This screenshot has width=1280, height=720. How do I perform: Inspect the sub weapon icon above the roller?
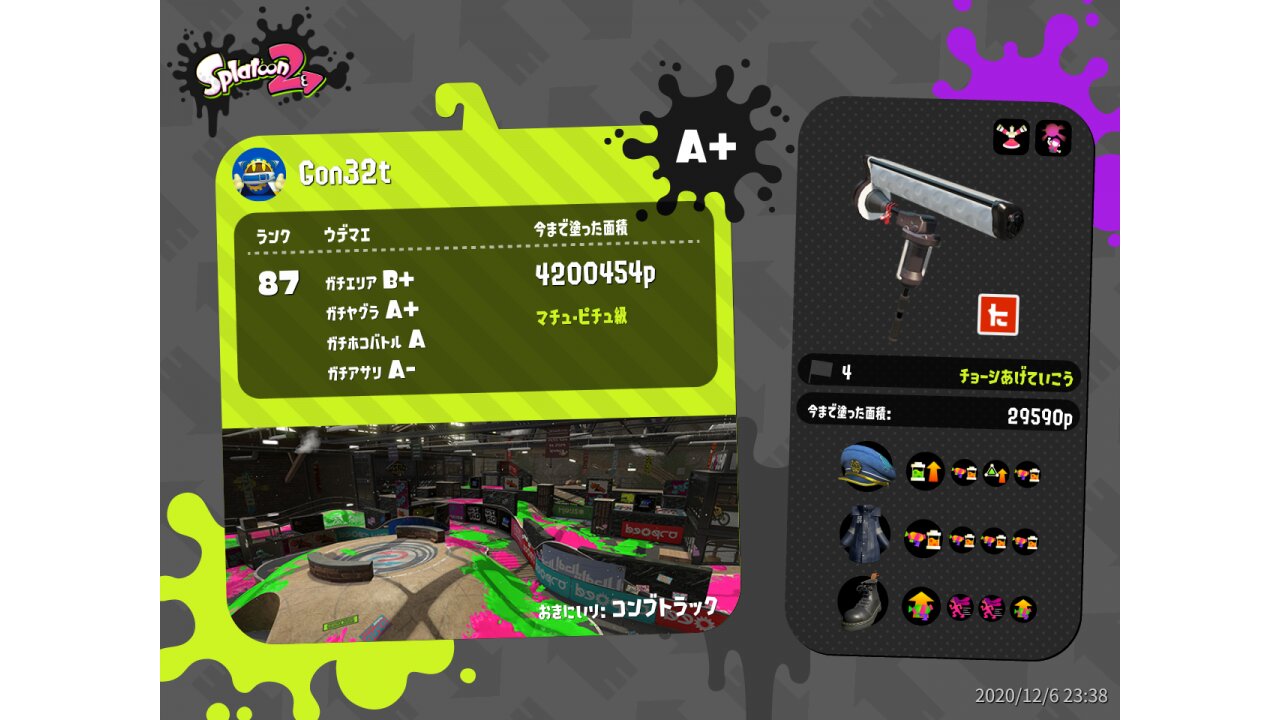point(1011,138)
